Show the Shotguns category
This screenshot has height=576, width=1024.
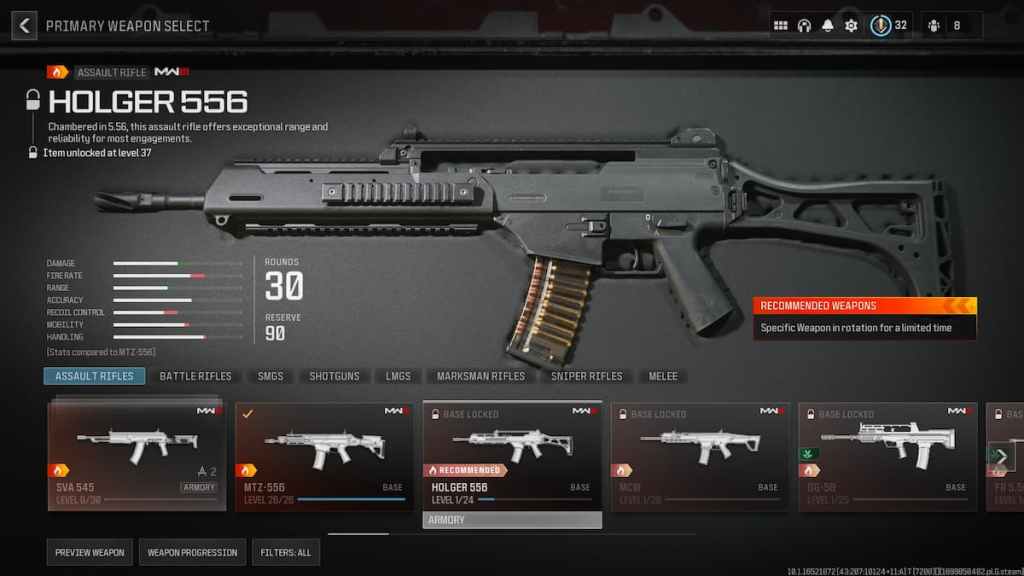pyautogui.click(x=334, y=376)
